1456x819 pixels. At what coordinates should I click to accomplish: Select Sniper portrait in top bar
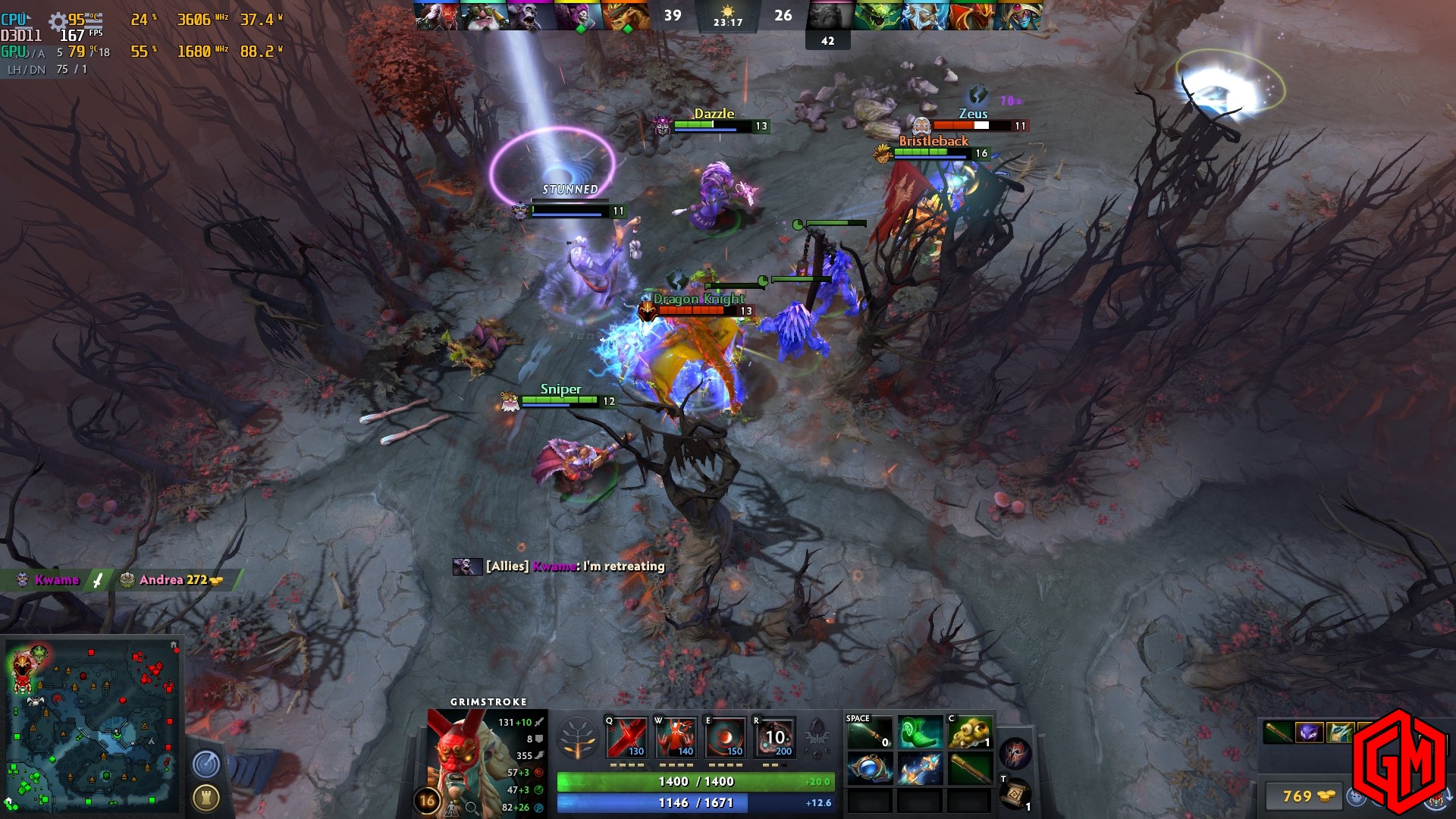[484, 16]
